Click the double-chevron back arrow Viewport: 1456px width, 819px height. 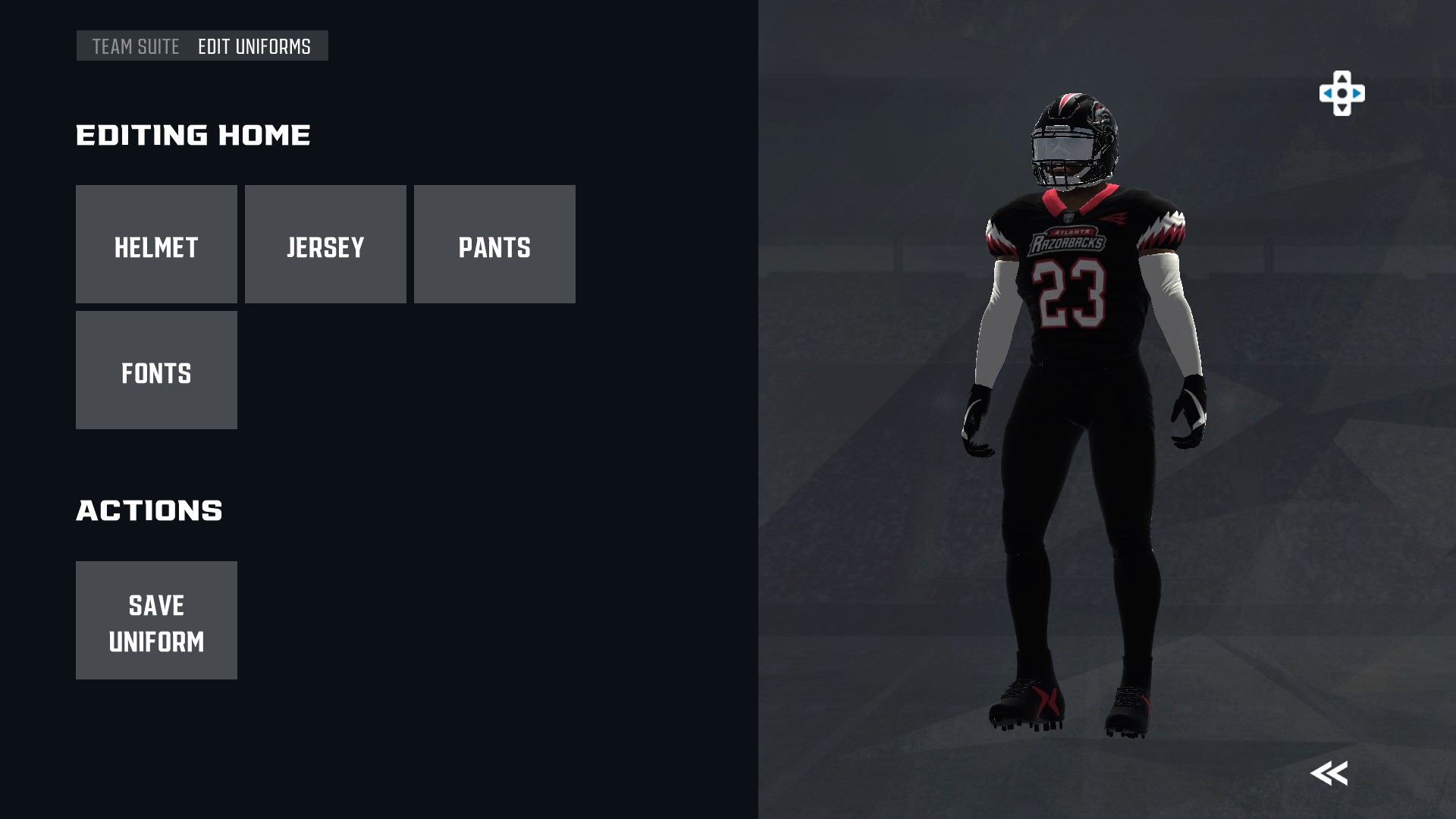point(1329,773)
